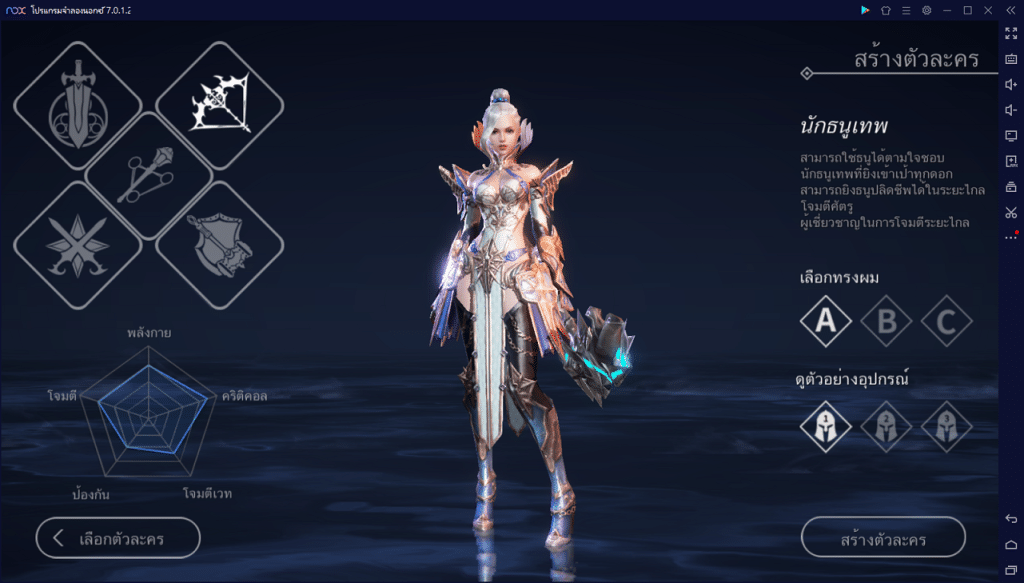
Task: Pick the mace staff class icon
Action: tap(149, 177)
